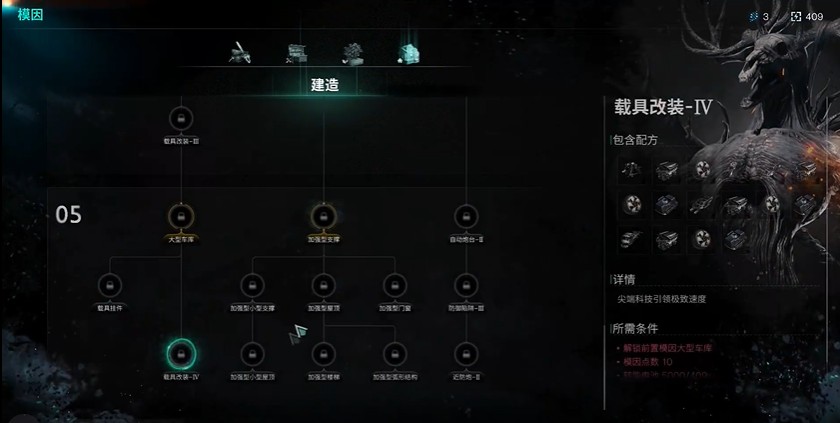840x423 pixels.
Task: Select the 加强型楼梯 node
Action: click(322, 353)
